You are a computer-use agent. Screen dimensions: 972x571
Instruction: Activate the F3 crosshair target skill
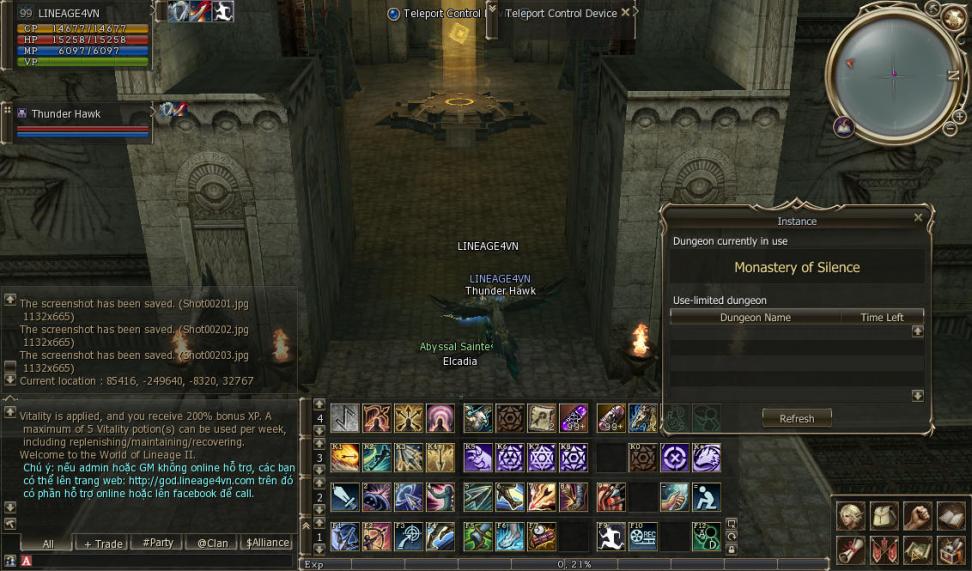407,537
